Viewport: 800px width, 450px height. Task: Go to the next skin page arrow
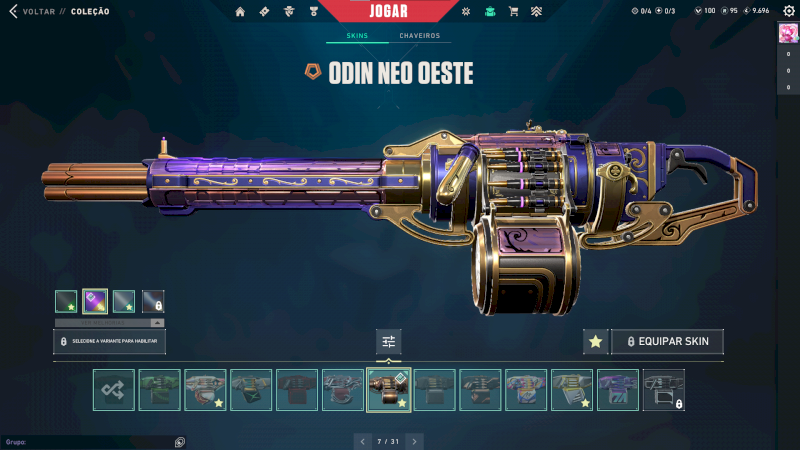pyautogui.click(x=415, y=440)
